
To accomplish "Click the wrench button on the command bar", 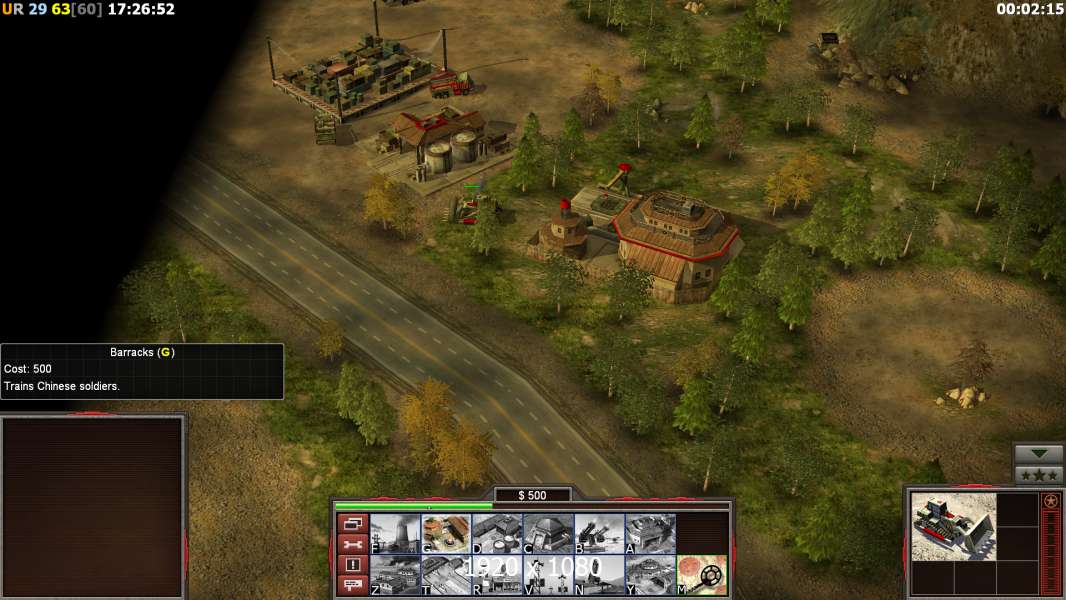I will [352, 544].
